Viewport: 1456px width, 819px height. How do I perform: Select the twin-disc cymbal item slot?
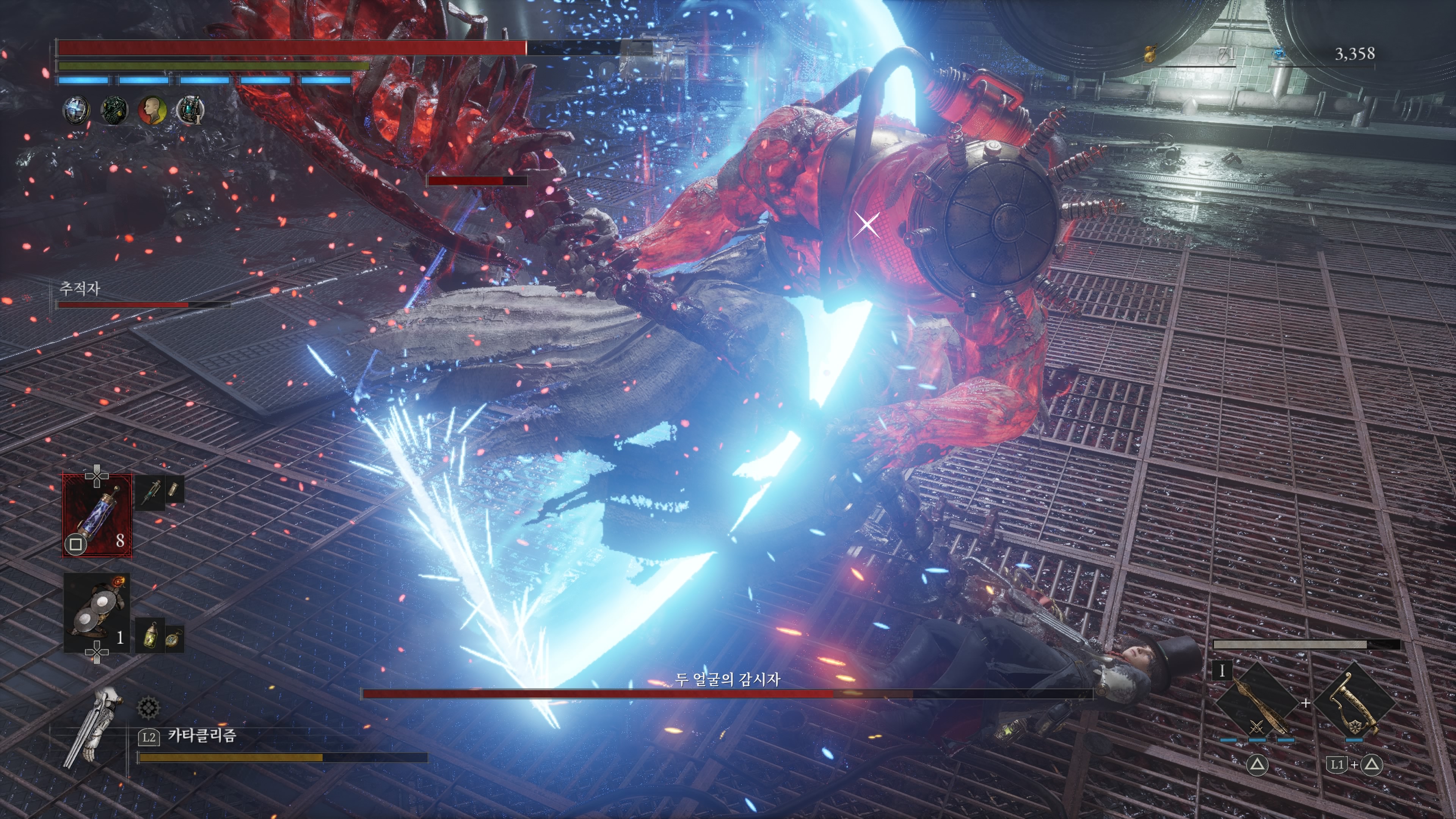pos(97,614)
